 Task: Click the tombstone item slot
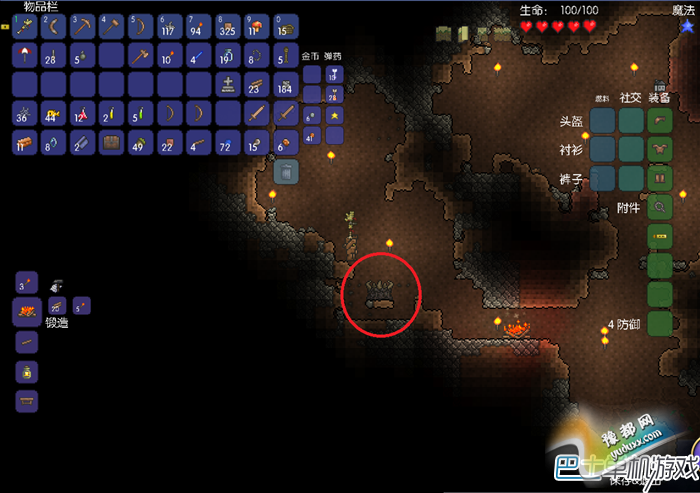tap(228, 84)
